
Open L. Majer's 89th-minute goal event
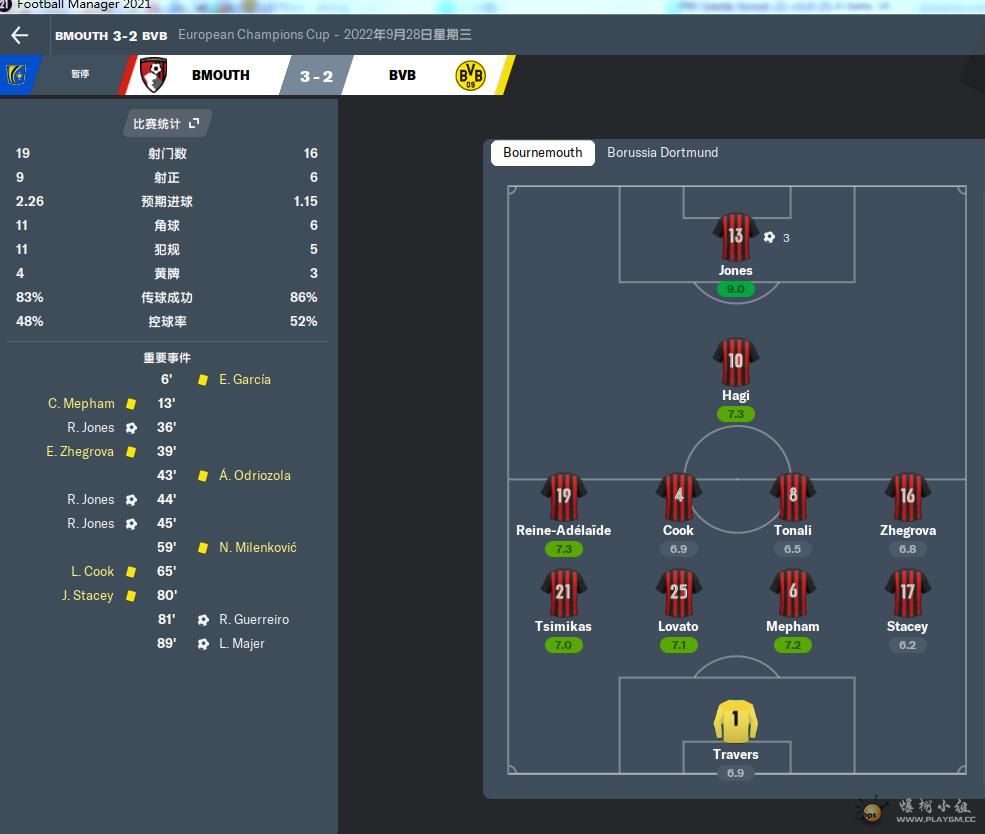(242, 644)
